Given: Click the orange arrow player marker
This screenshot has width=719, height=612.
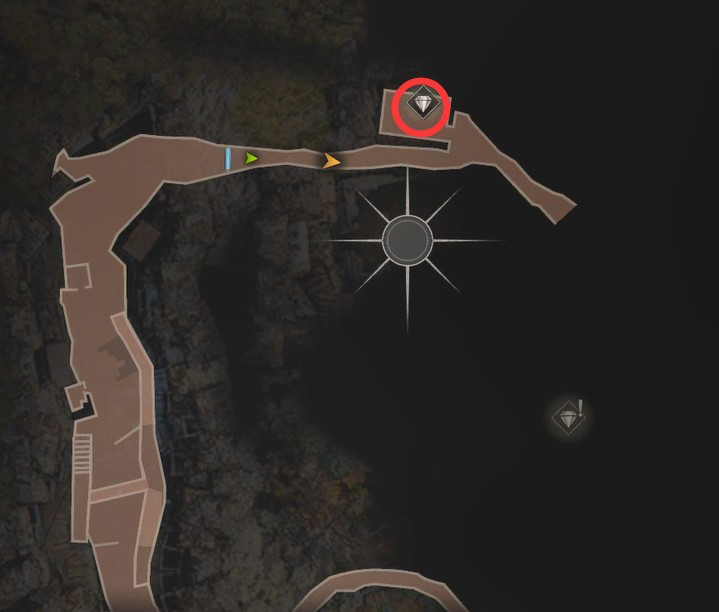Looking at the screenshot, I should [x=332, y=160].
